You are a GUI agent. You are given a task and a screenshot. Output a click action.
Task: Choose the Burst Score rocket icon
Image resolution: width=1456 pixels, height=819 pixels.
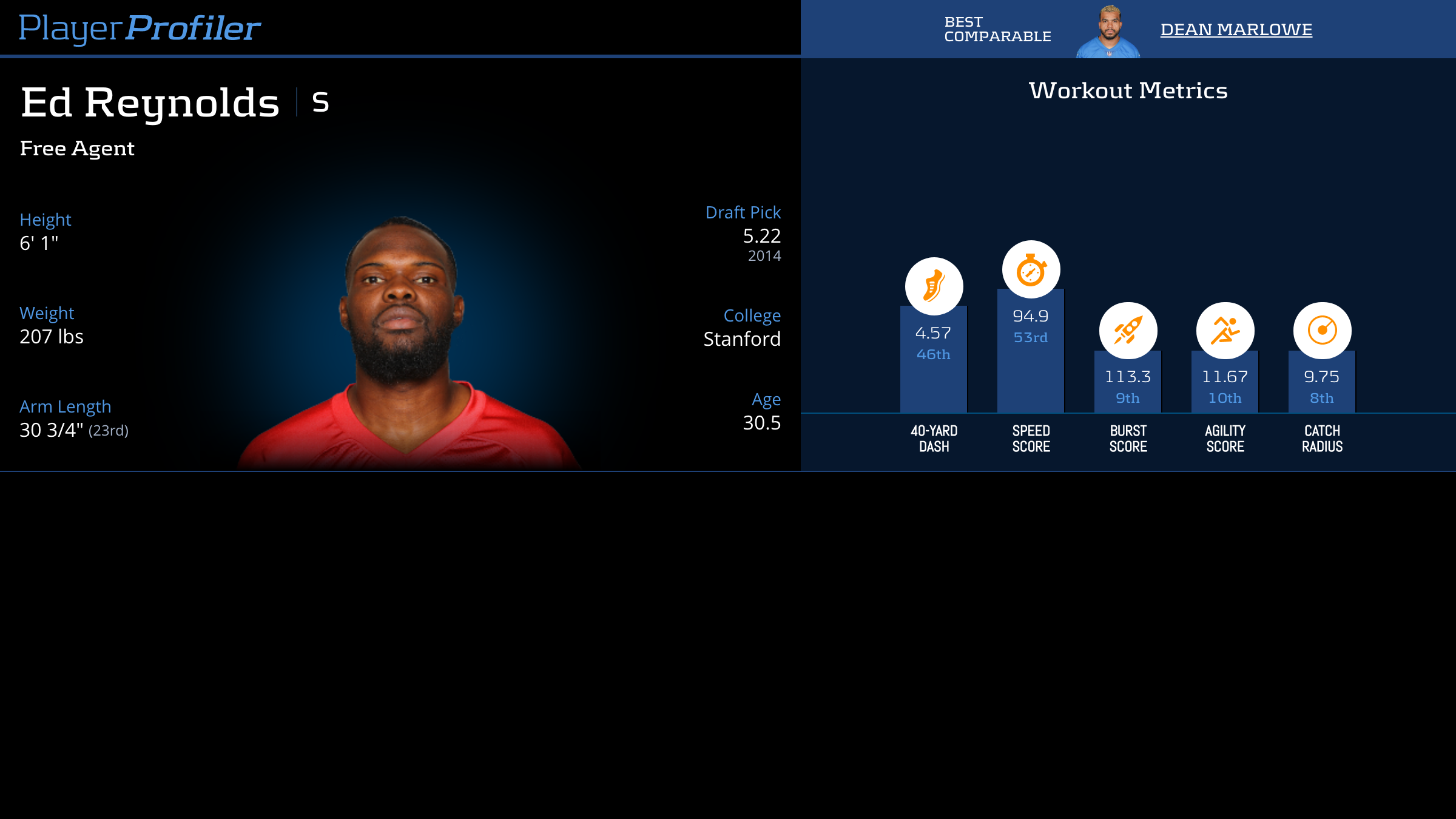1128,331
